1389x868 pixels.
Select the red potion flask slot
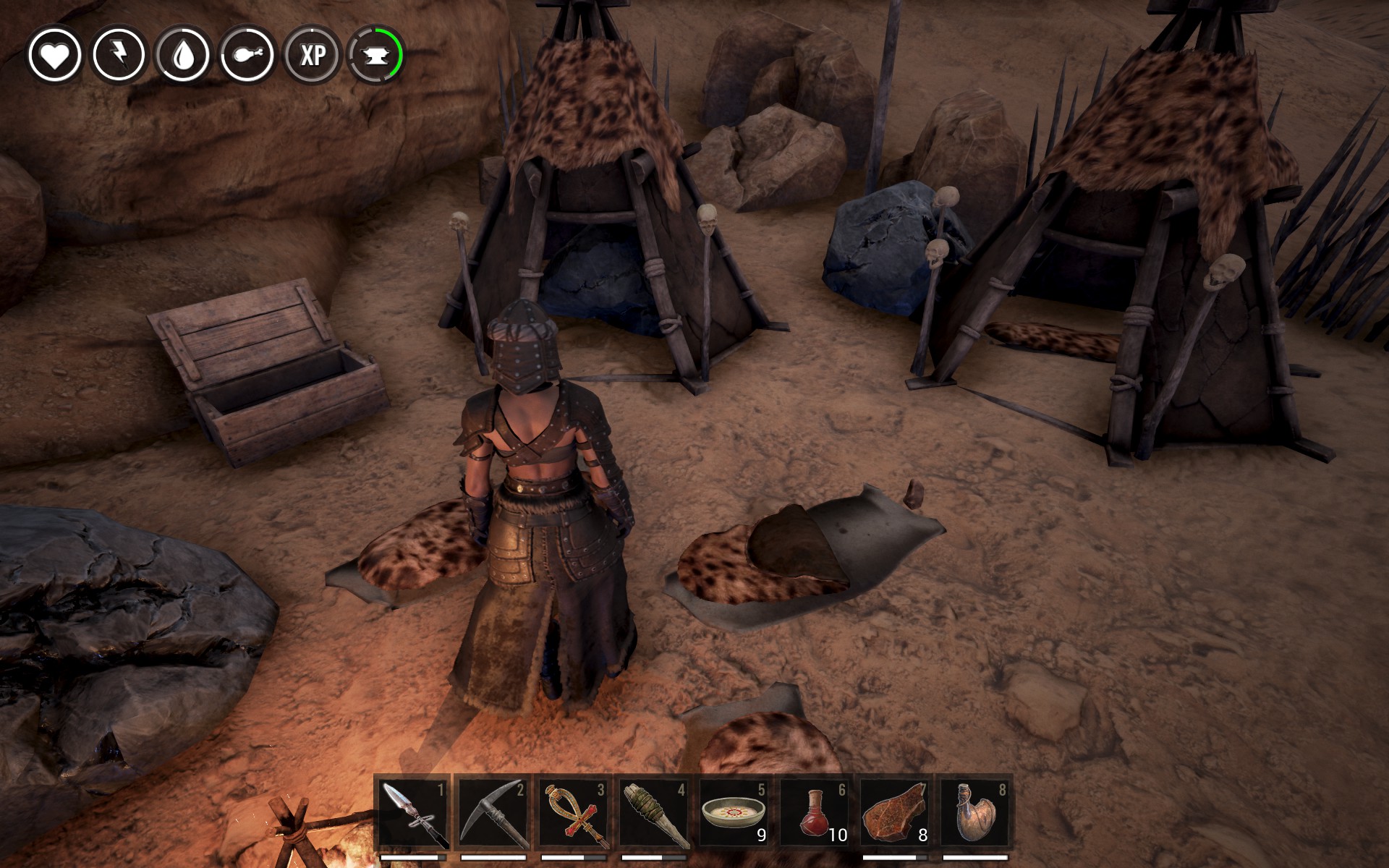coord(815,813)
